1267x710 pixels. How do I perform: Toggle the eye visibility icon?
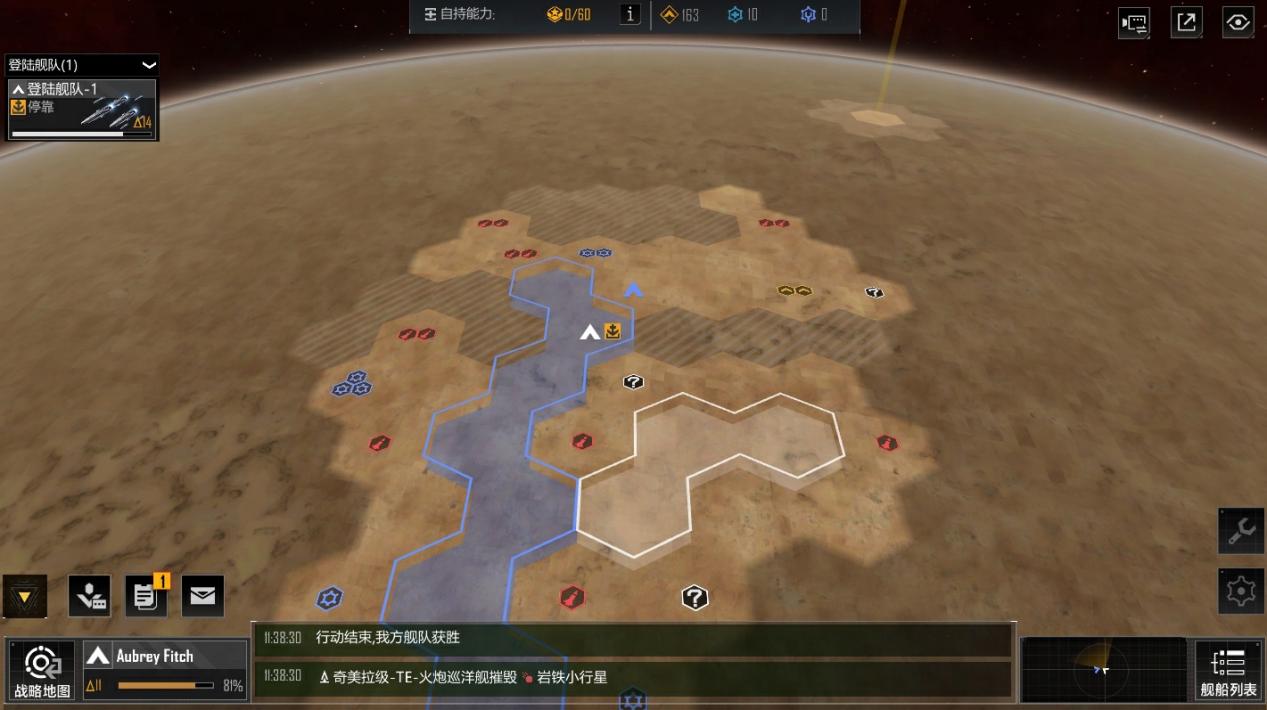point(1238,23)
